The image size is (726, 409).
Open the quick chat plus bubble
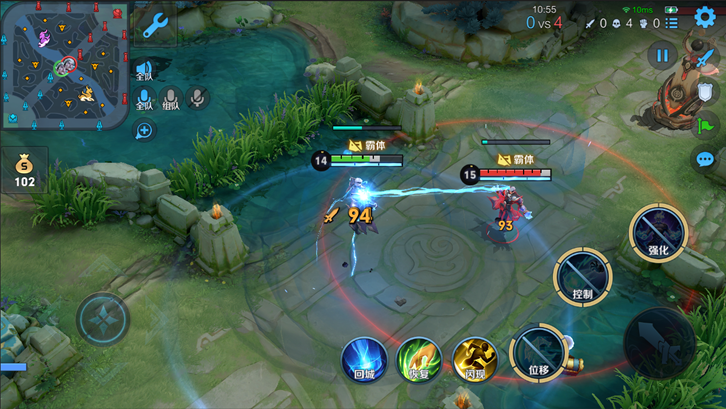coord(145,131)
